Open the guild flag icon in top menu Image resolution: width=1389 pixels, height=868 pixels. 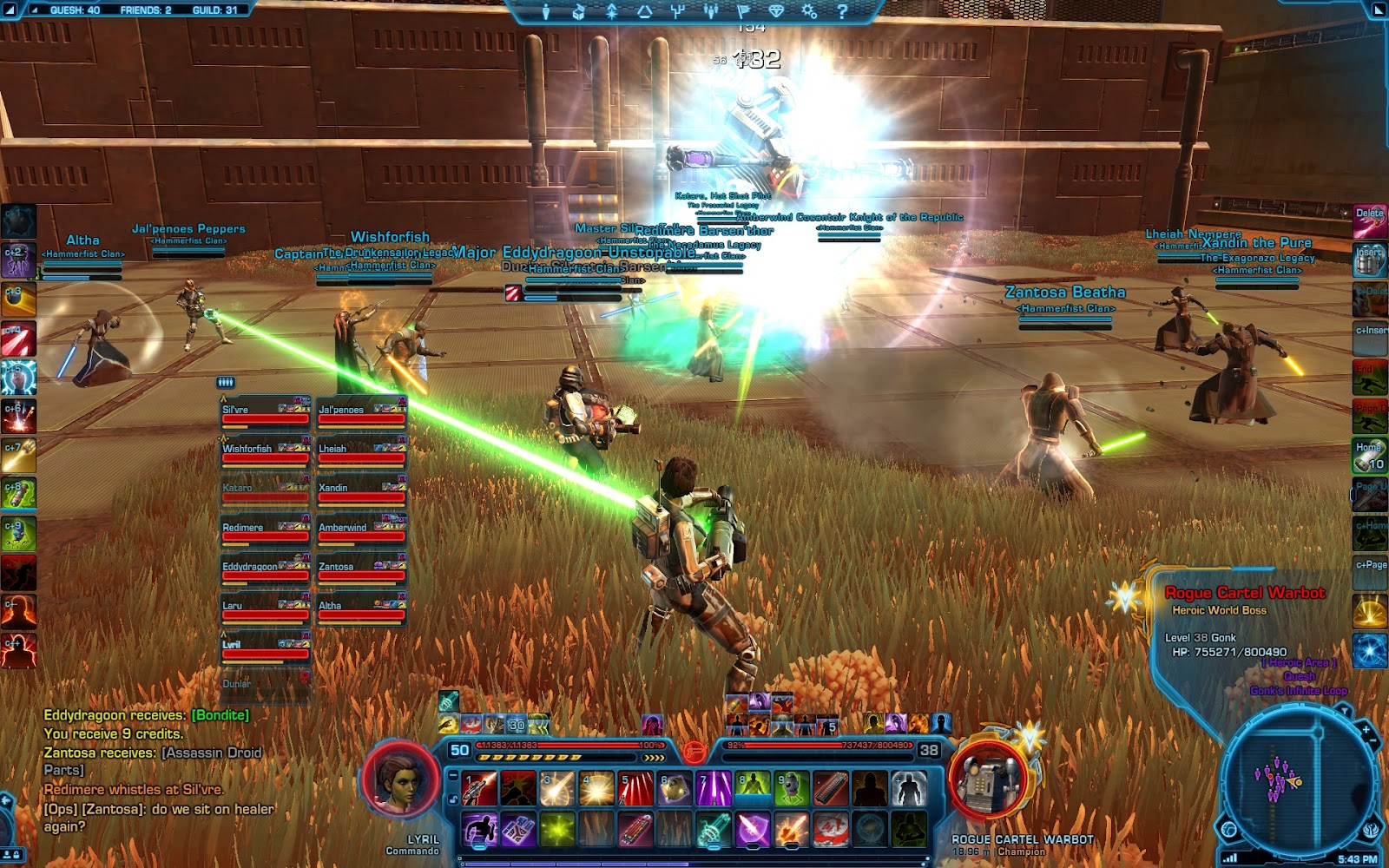pos(744,11)
